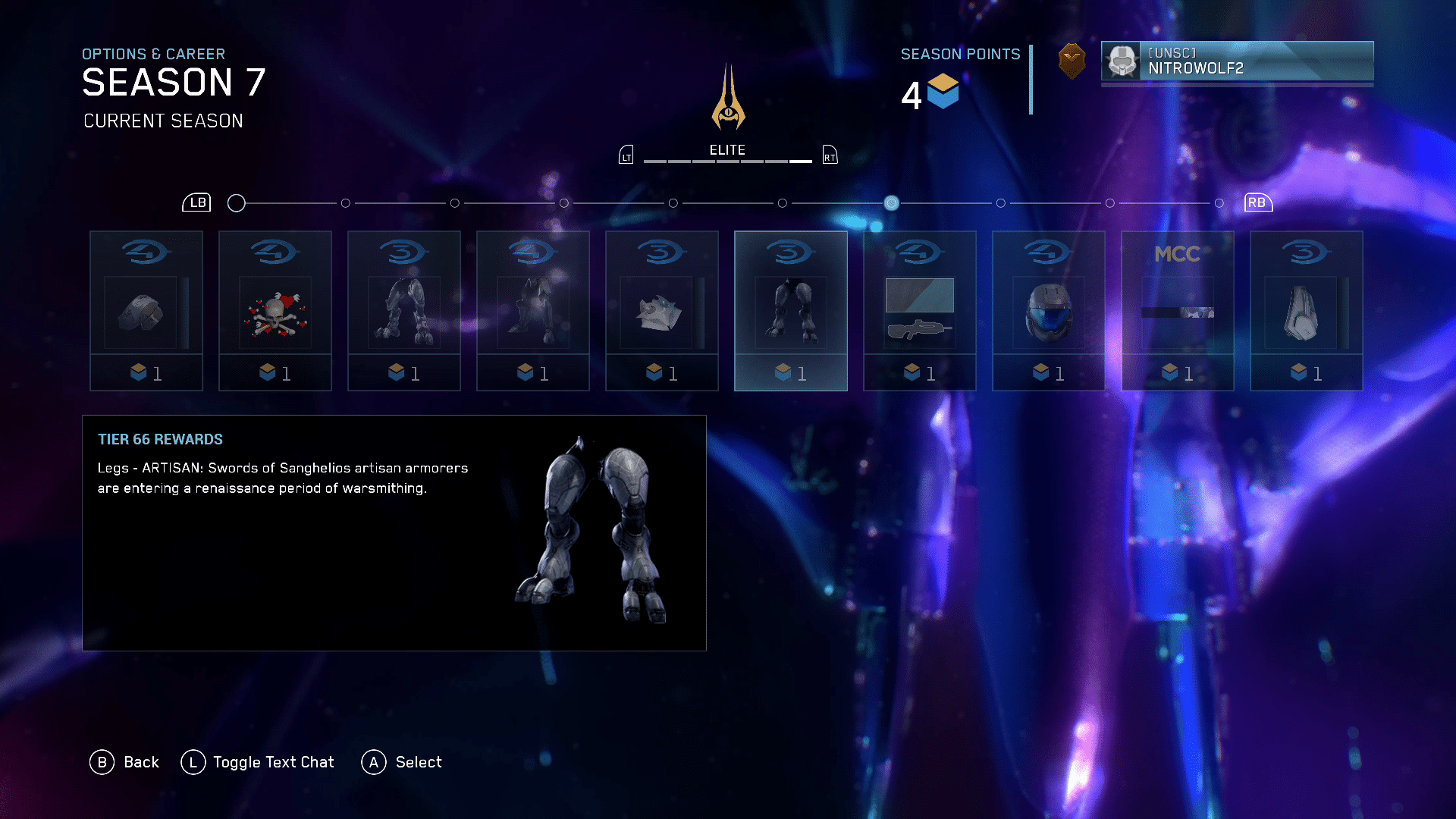Pick the non-highlighted Halo 3 legs reward
The height and width of the screenshot is (819, 1456).
pos(403,311)
